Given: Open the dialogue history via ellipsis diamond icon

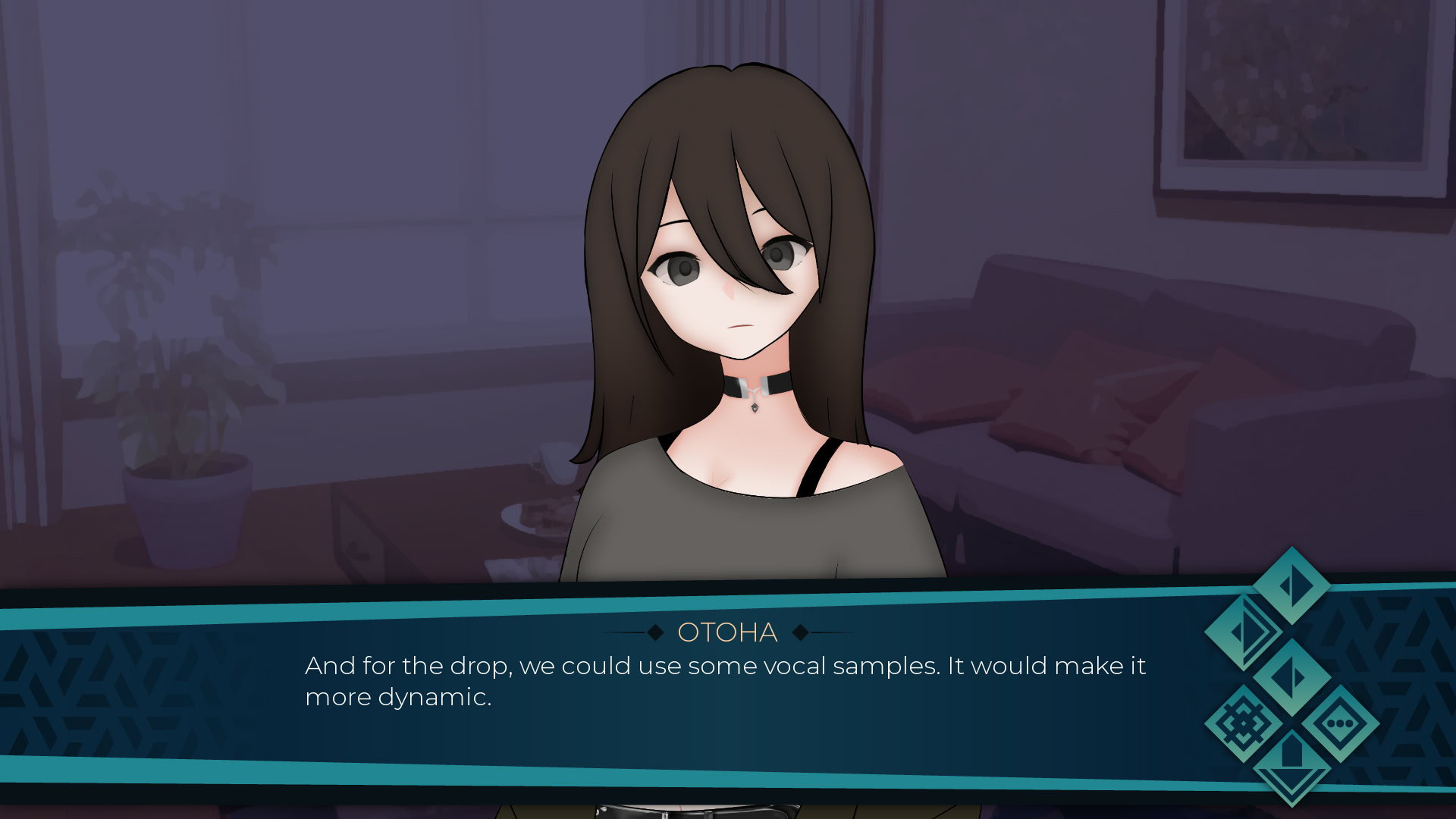Looking at the screenshot, I should pyautogui.click(x=1341, y=723).
